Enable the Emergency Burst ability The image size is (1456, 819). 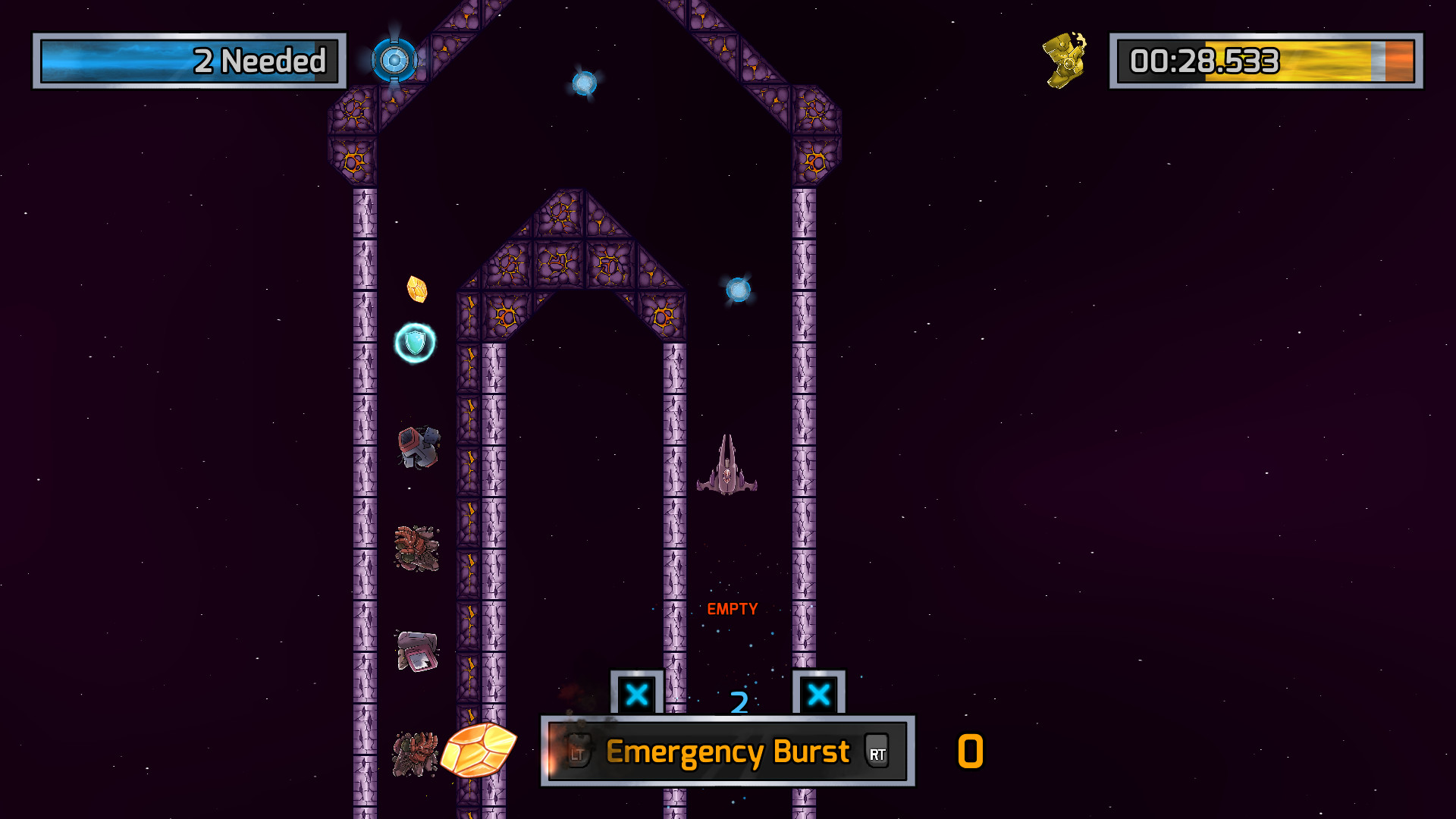click(726, 752)
